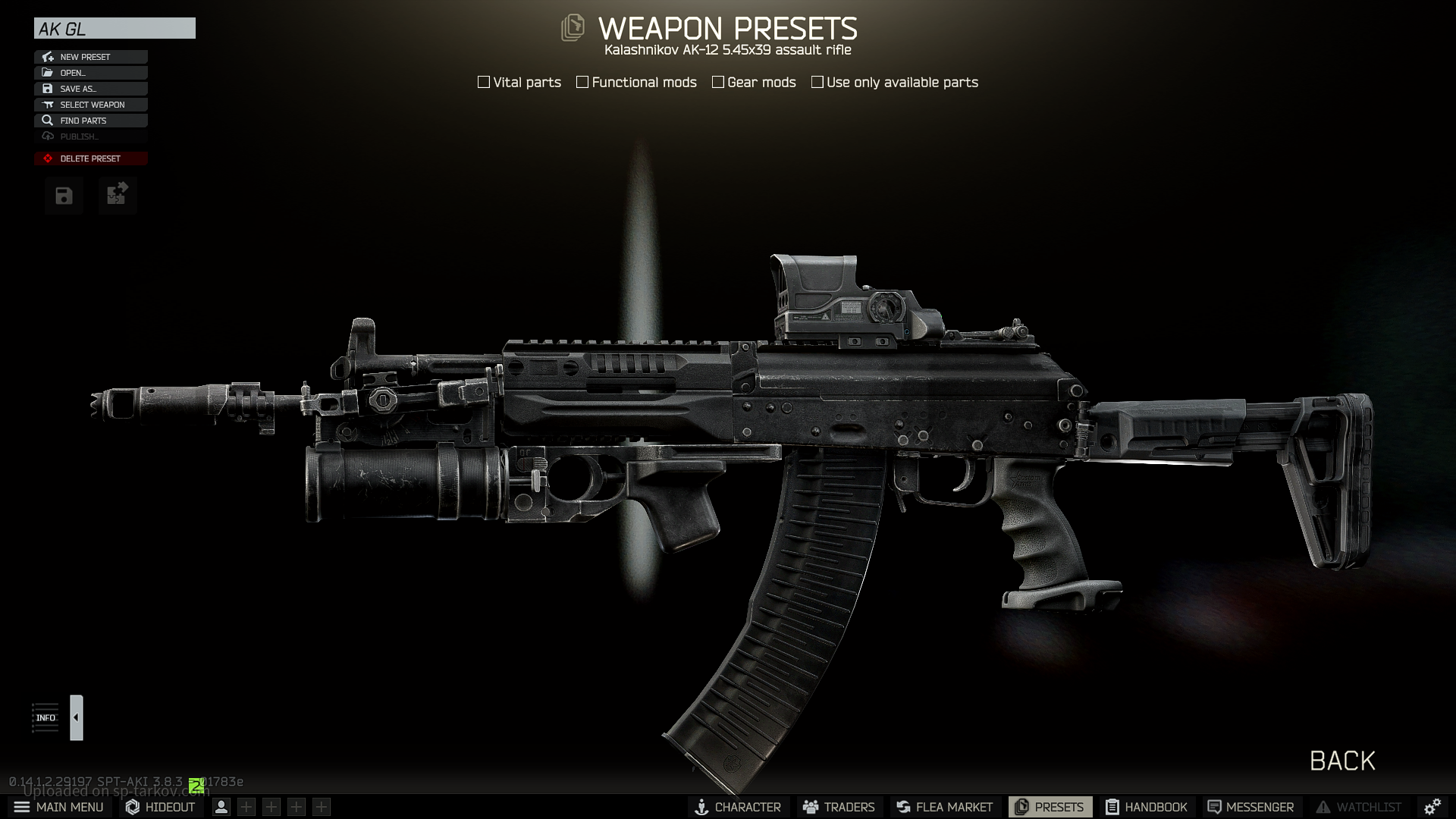Image resolution: width=1456 pixels, height=819 pixels.
Task: Check Use only available parts
Action: tap(817, 82)
